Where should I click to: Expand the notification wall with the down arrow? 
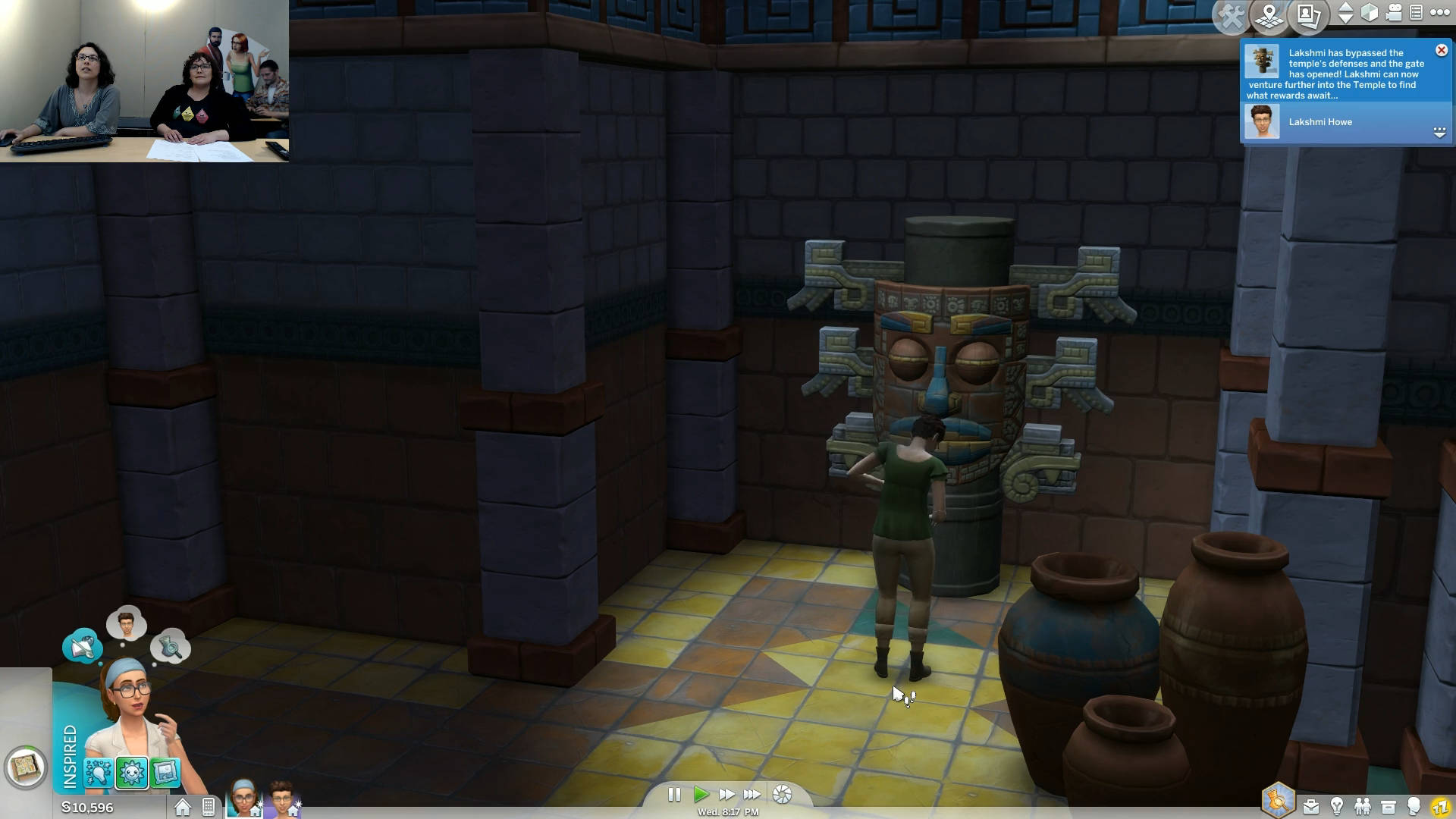[1439, 133]
